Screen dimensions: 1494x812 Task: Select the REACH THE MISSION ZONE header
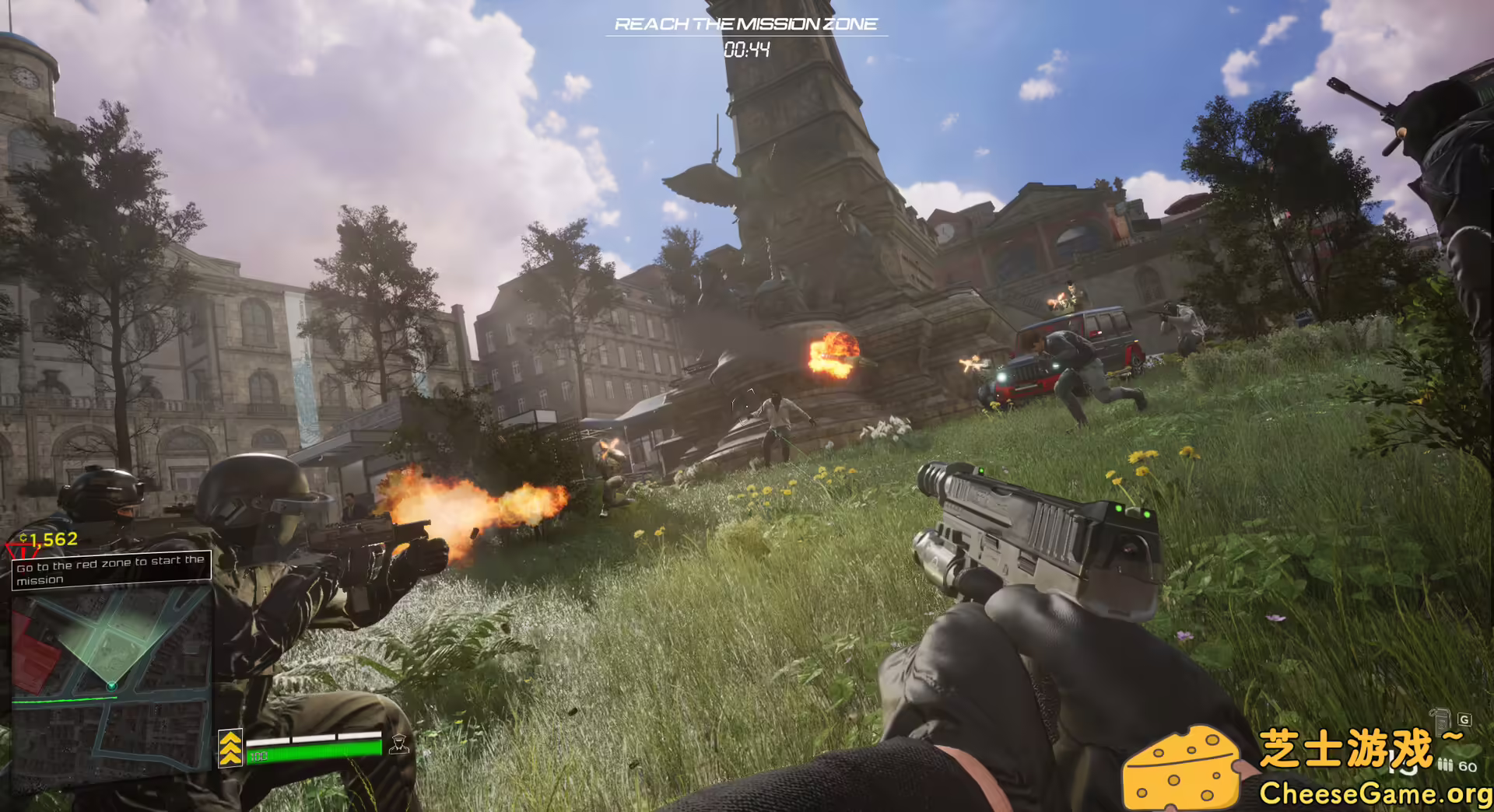(746, 23)
